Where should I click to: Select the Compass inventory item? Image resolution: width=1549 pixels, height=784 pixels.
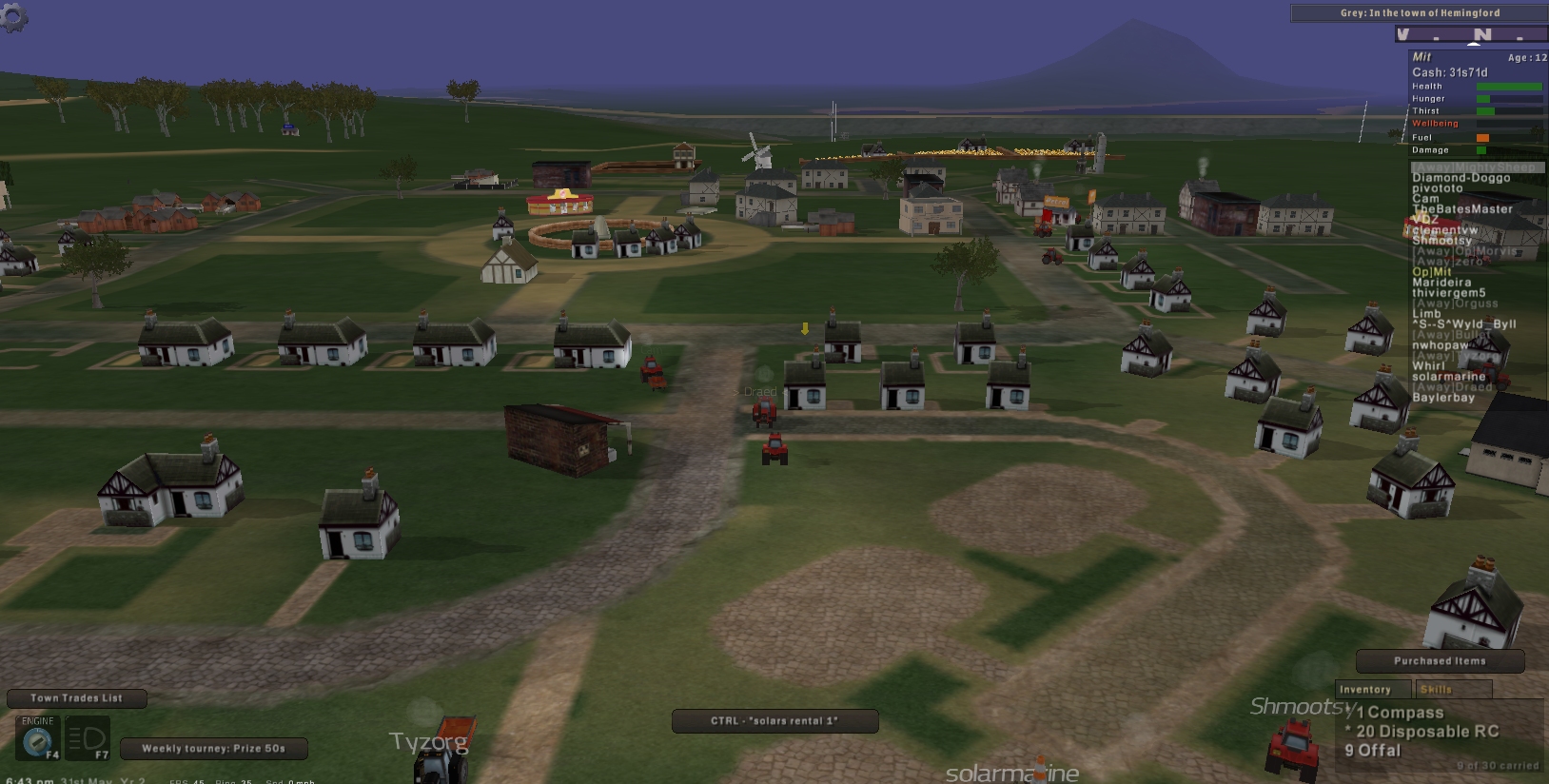click(x=1400, y=713)
